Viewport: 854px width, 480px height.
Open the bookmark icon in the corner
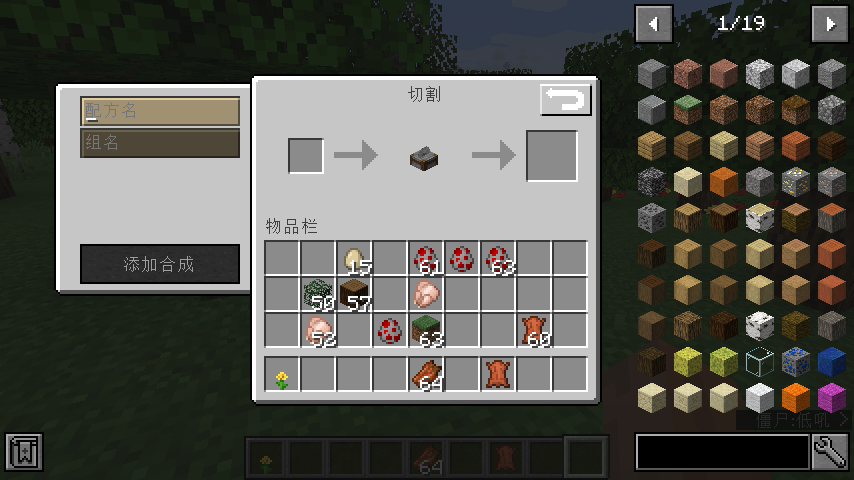click(x=23, y=452)
